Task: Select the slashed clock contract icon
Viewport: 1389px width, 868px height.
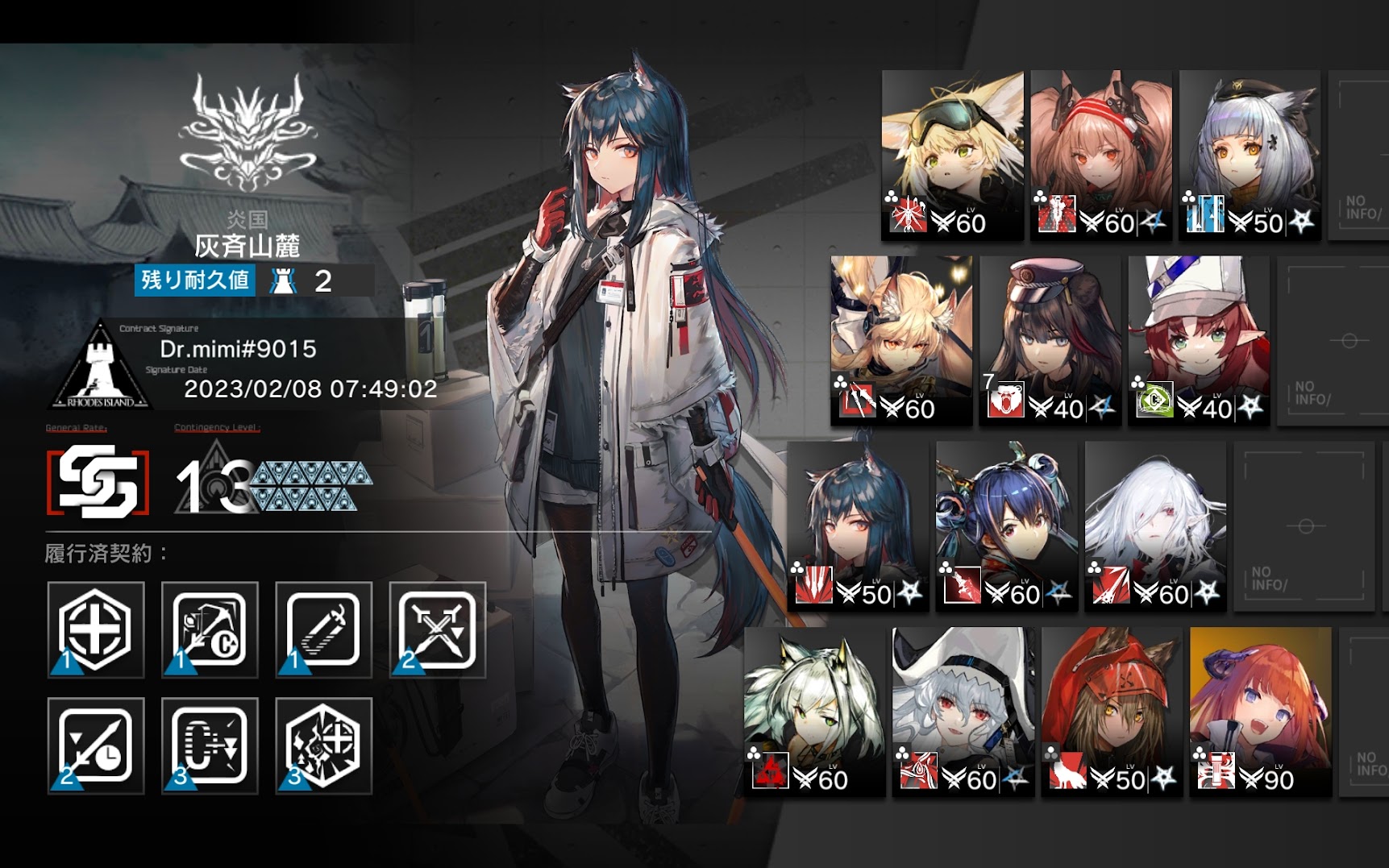Action: tap(95, 745)
